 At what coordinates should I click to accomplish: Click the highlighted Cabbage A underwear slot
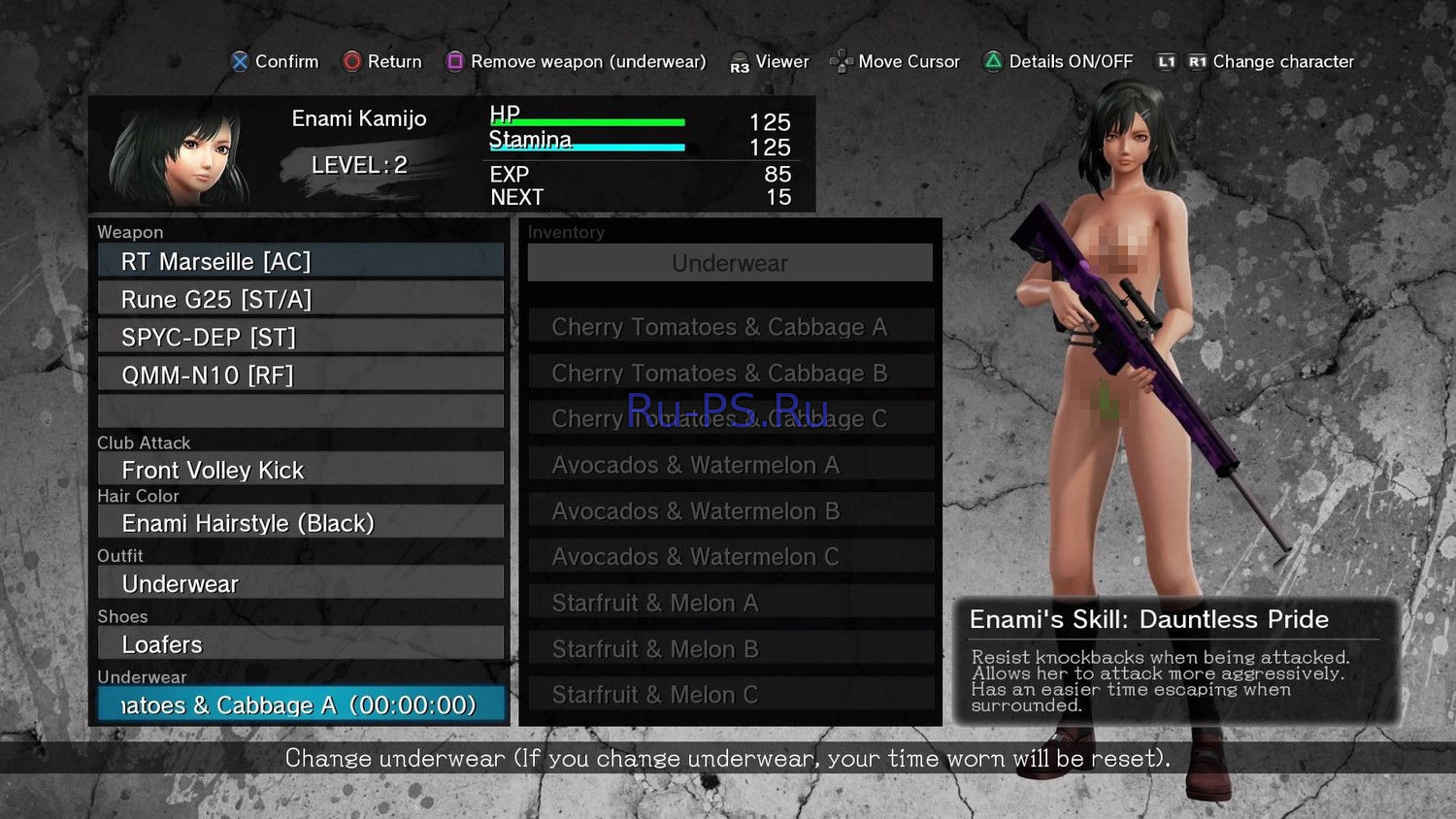point(301,704)
